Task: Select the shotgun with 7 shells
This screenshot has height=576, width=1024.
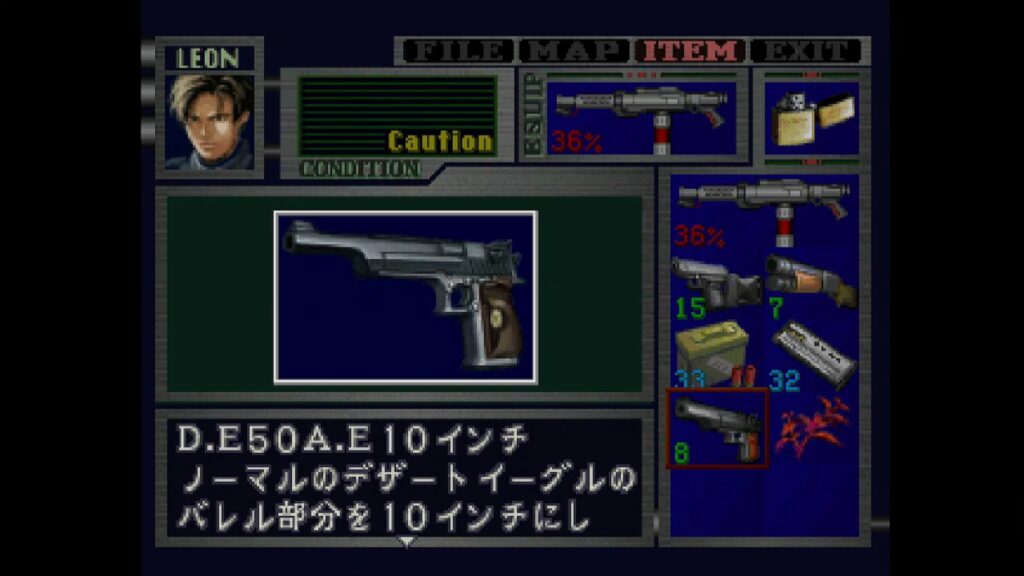Action: [x=811, y=283]
